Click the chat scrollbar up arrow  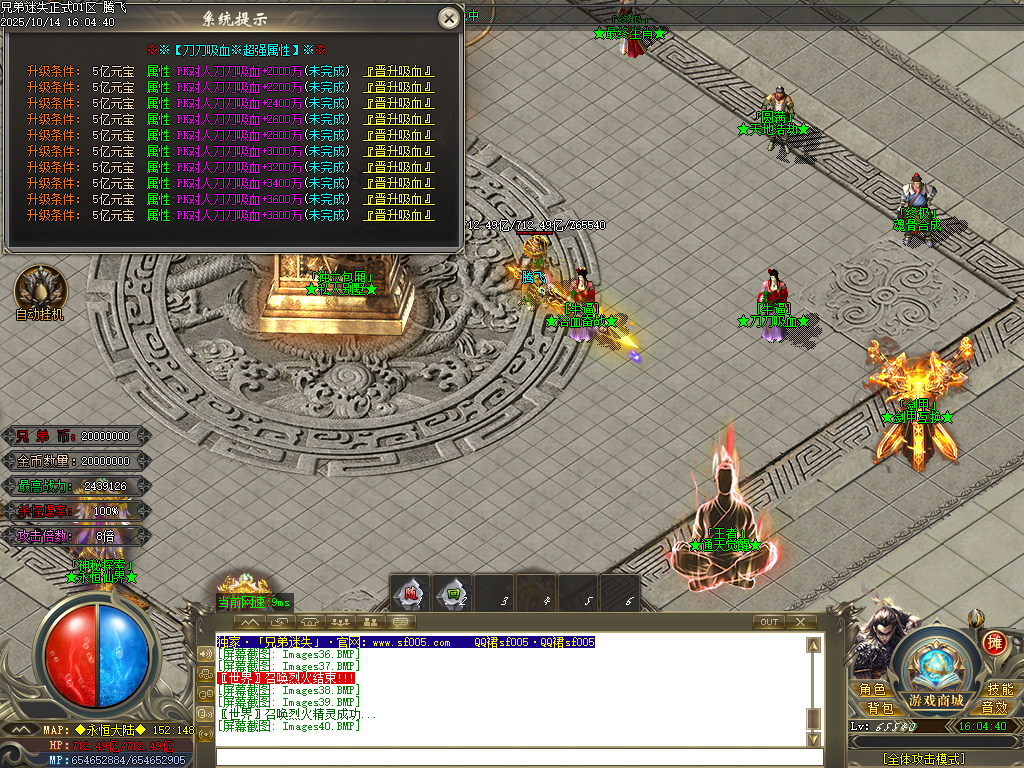coord(814,643)
